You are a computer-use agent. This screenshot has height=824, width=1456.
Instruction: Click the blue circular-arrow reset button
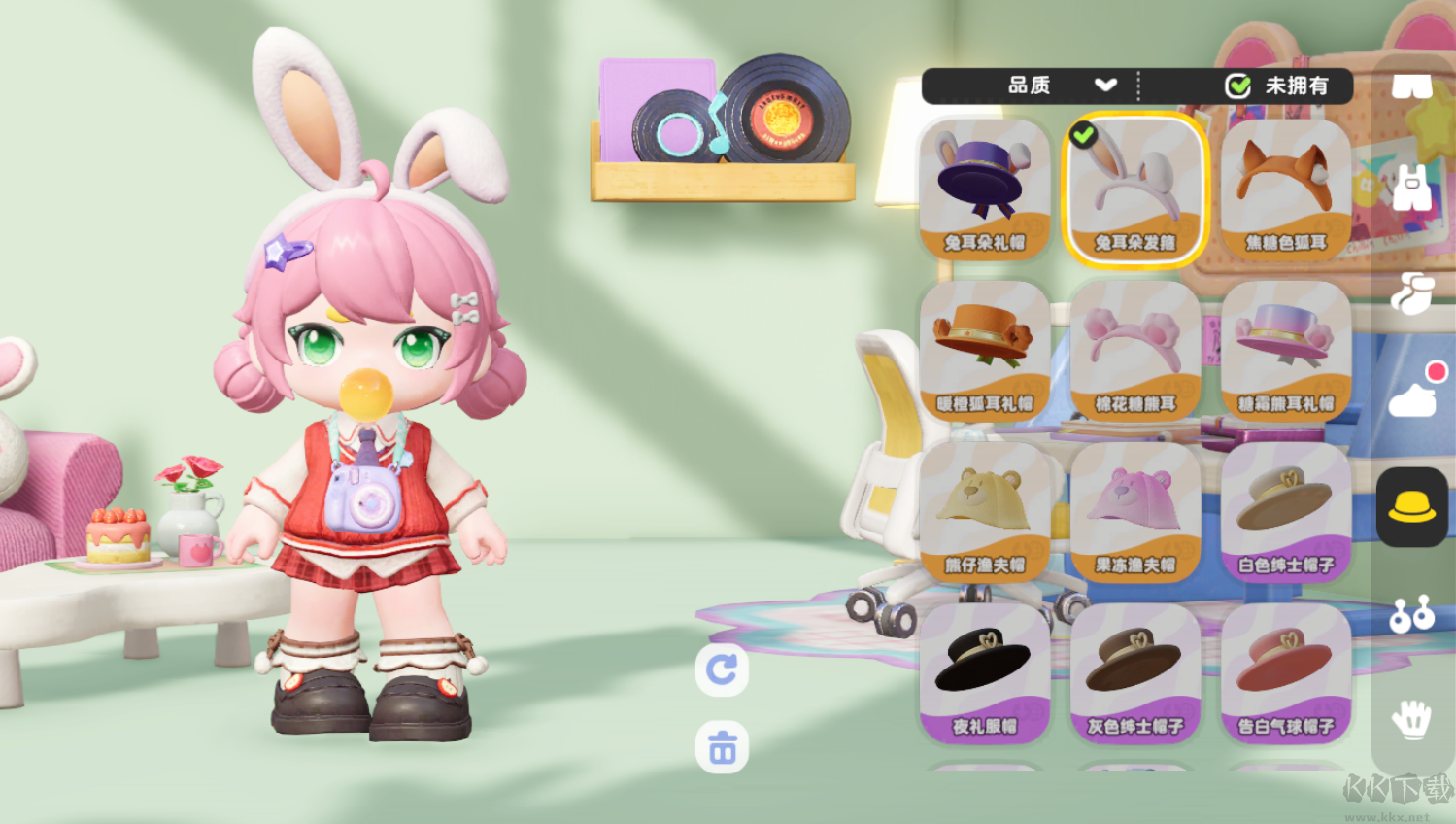(722, 669)
